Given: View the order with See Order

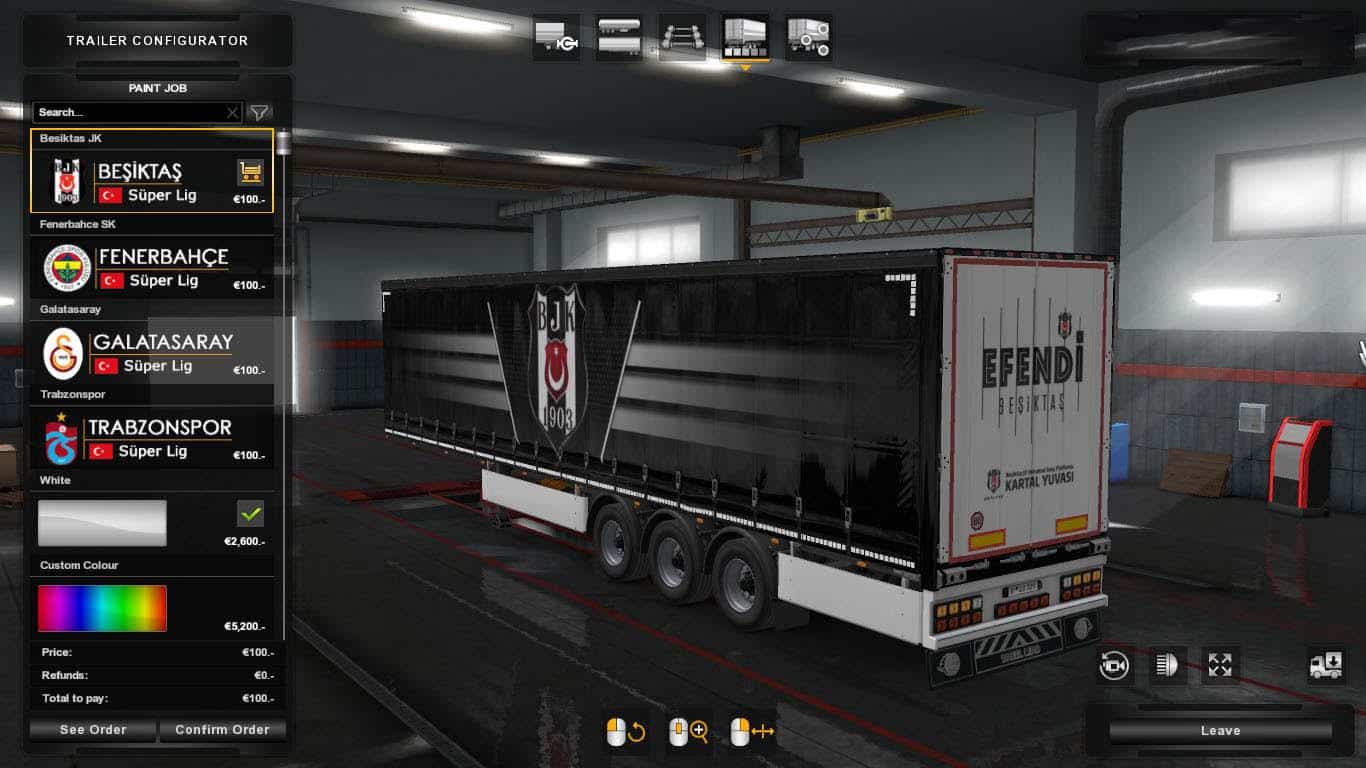Looking at the screenshot, I should (93, 730).
